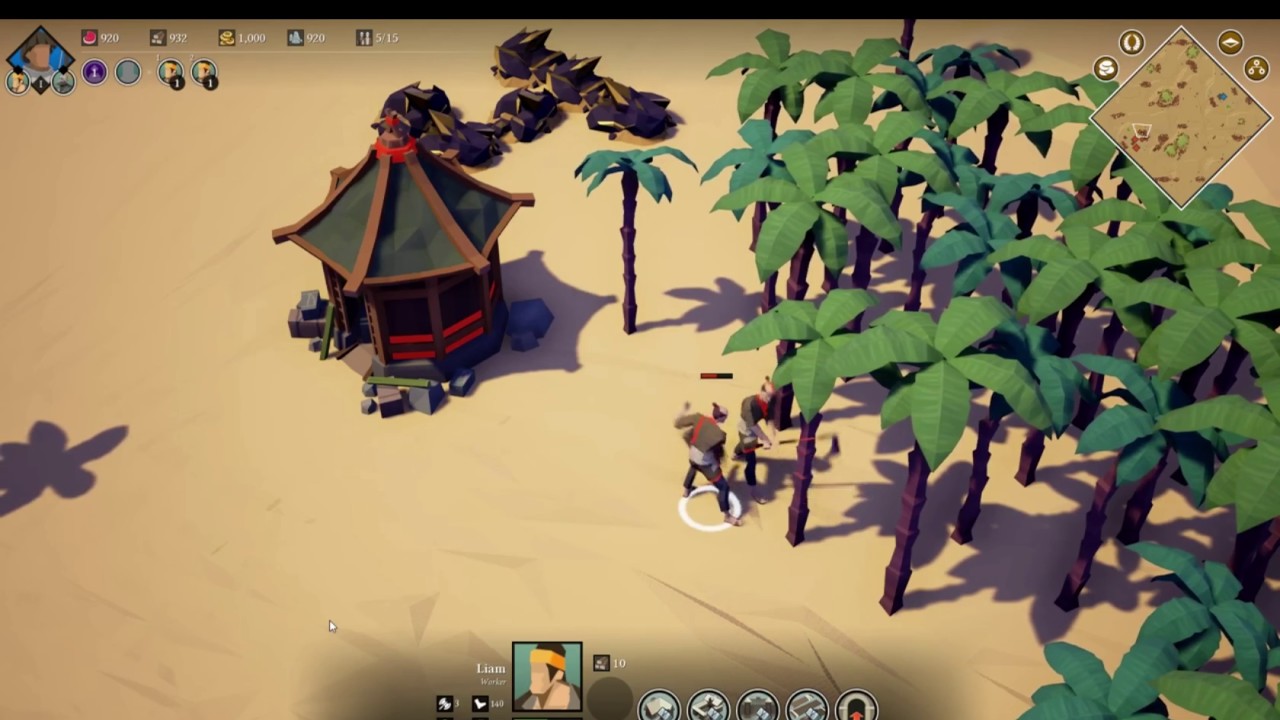Click the gold coin resource icon showing 1,000
Image resolution: width=1280 pixels, height=720 pixels.
pyautogui.click(x=226, y=37)
